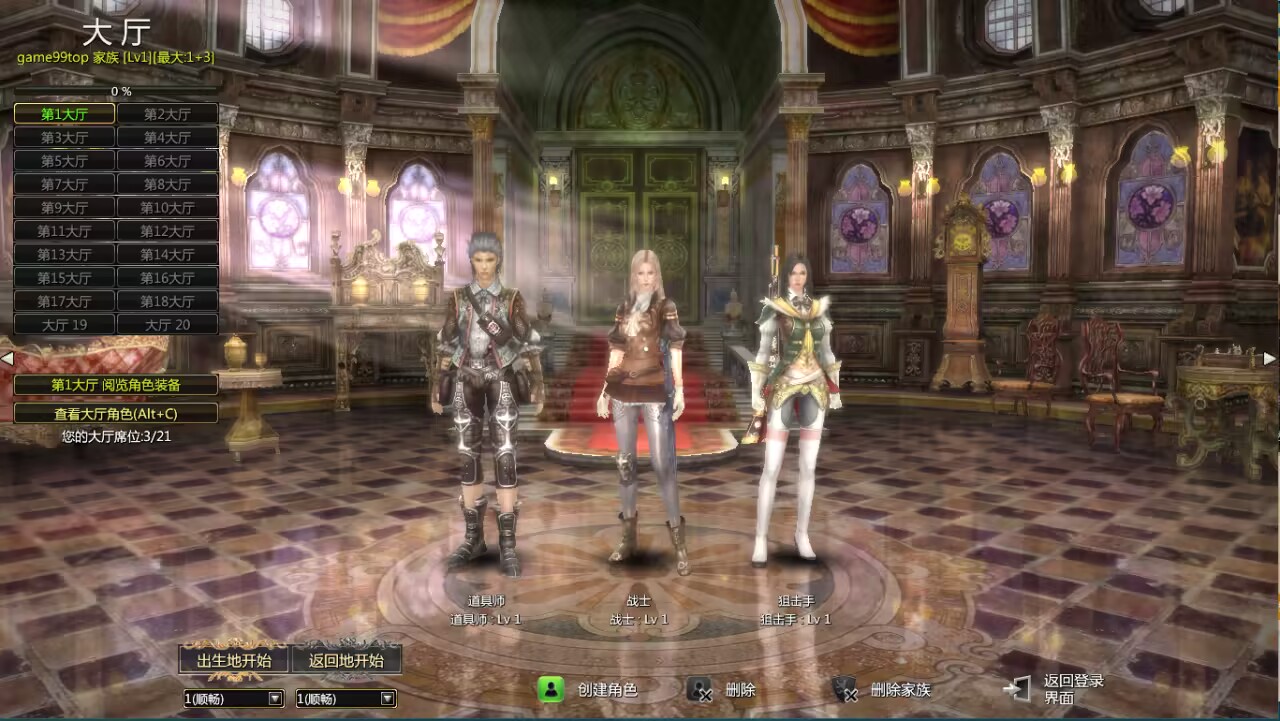The width and height of the screenshot is (1280, 721).
Task: Open 第1大厅 阅览角色装备 equipment view
Action: click(116, 385)
